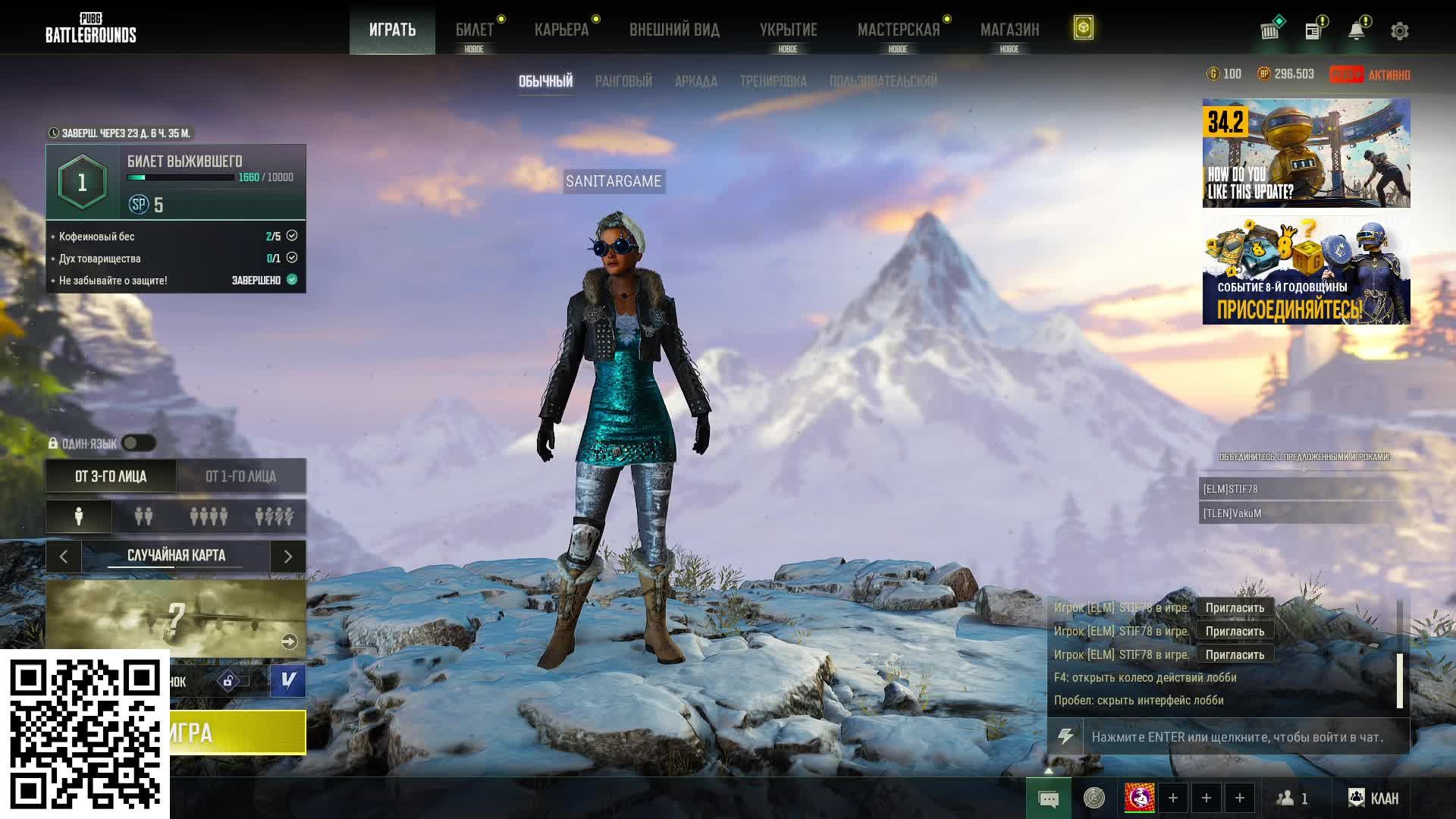Show the next map with right arrow
Viewport: 1456px width, 819px height.
tap(288, 557)
